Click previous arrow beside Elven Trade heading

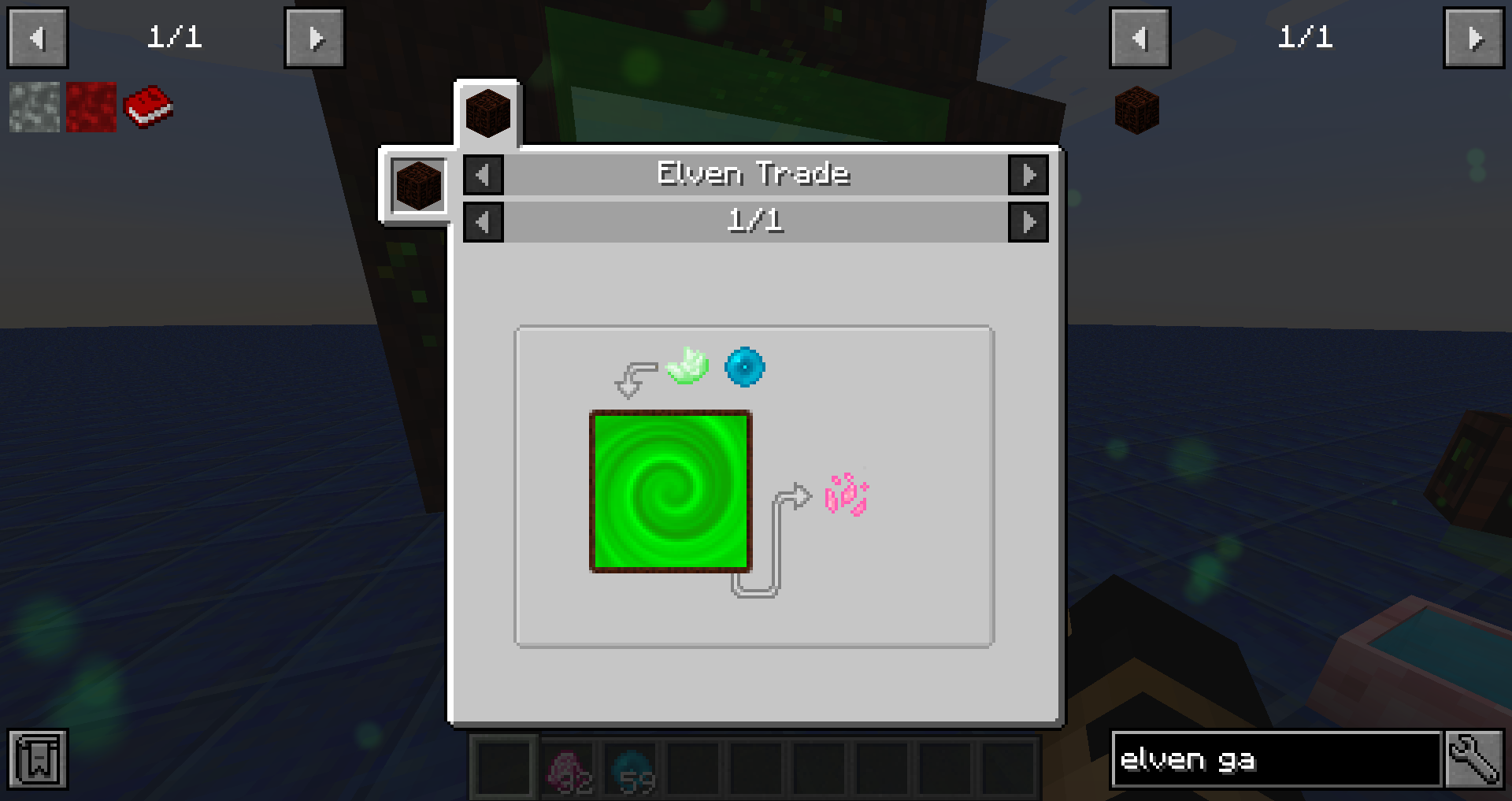(483, 175)
